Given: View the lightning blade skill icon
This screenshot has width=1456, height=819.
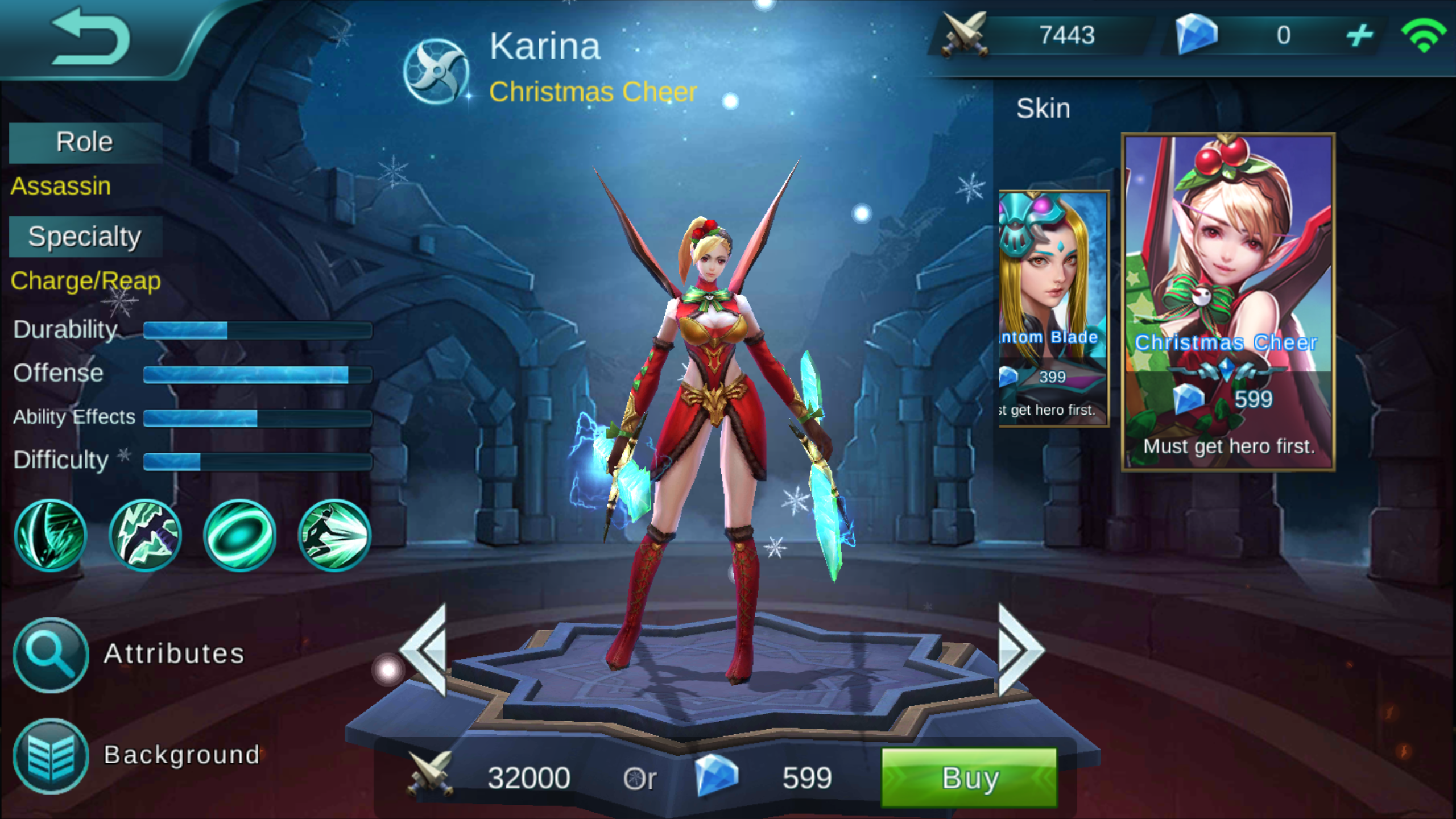Looking at the screenshot, I should tap(145, 535).
